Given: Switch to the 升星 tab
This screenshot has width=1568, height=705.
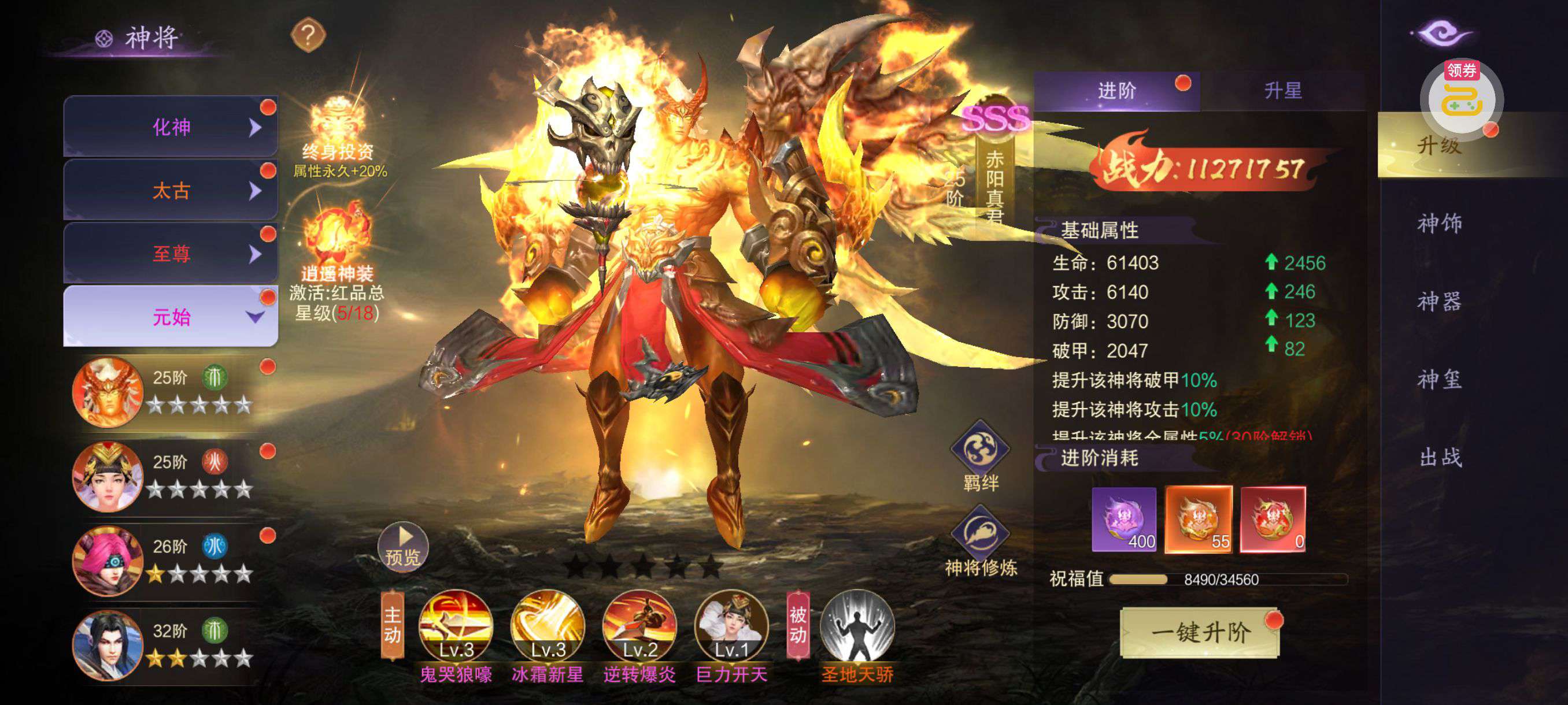Looking at the screenshot, I should click(x=1282, y=91).
